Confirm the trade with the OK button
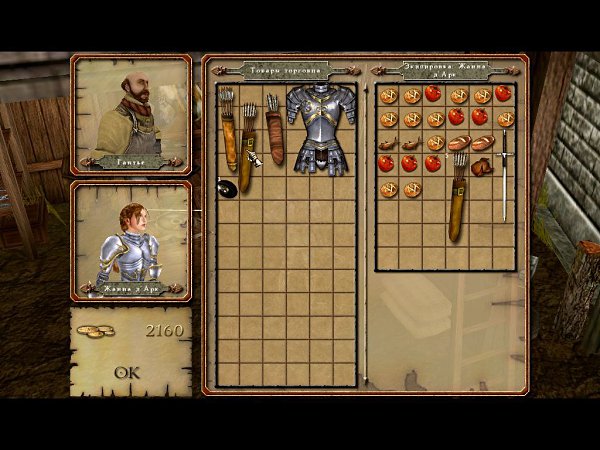This screenshot has height=450, width=600. pyautogui.click(x=127, y=373)
